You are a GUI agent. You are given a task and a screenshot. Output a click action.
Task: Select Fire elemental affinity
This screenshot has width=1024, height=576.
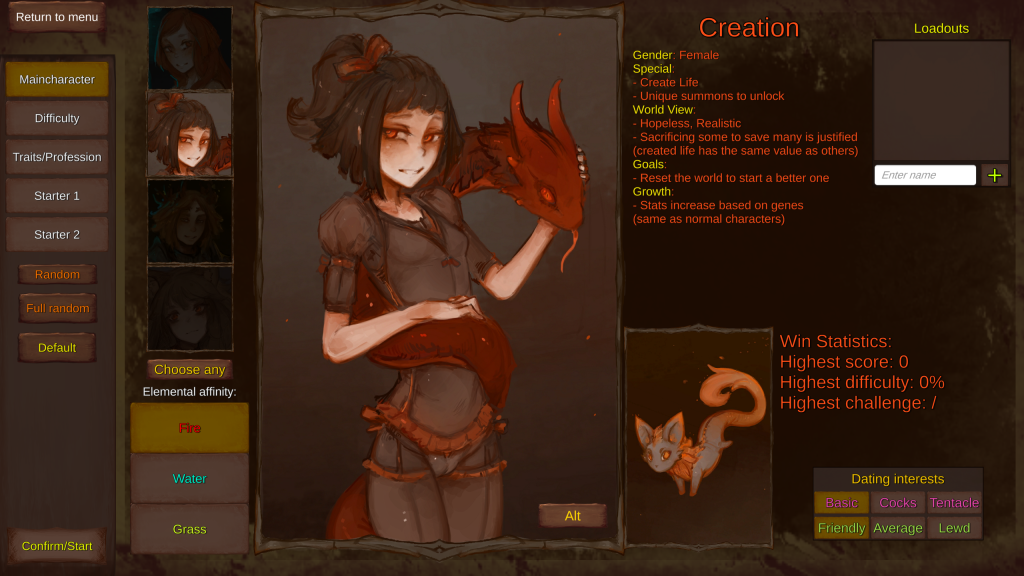point(190,428)
